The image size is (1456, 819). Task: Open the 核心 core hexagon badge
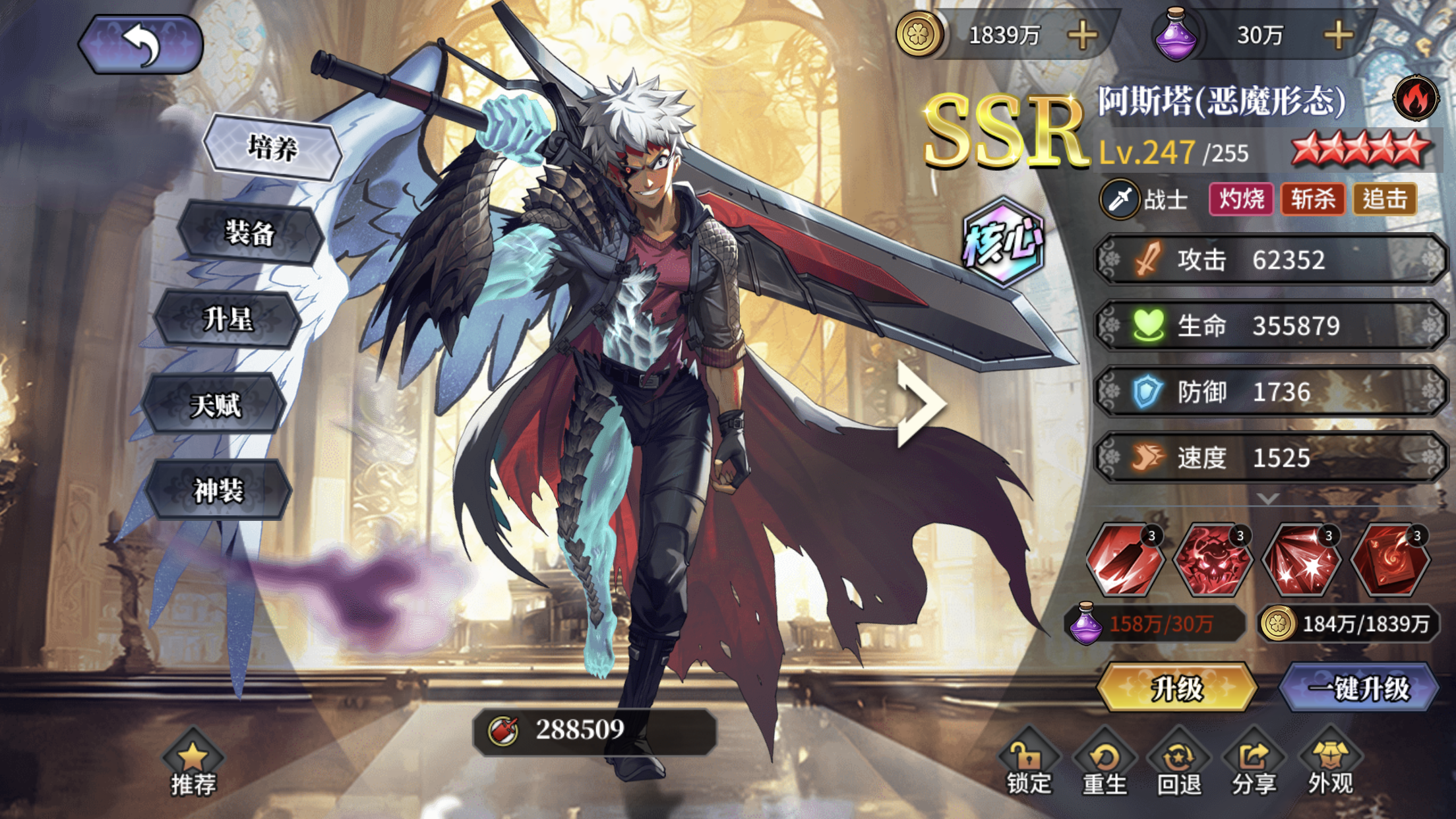pyautogui.click(x=1003, y=242)
